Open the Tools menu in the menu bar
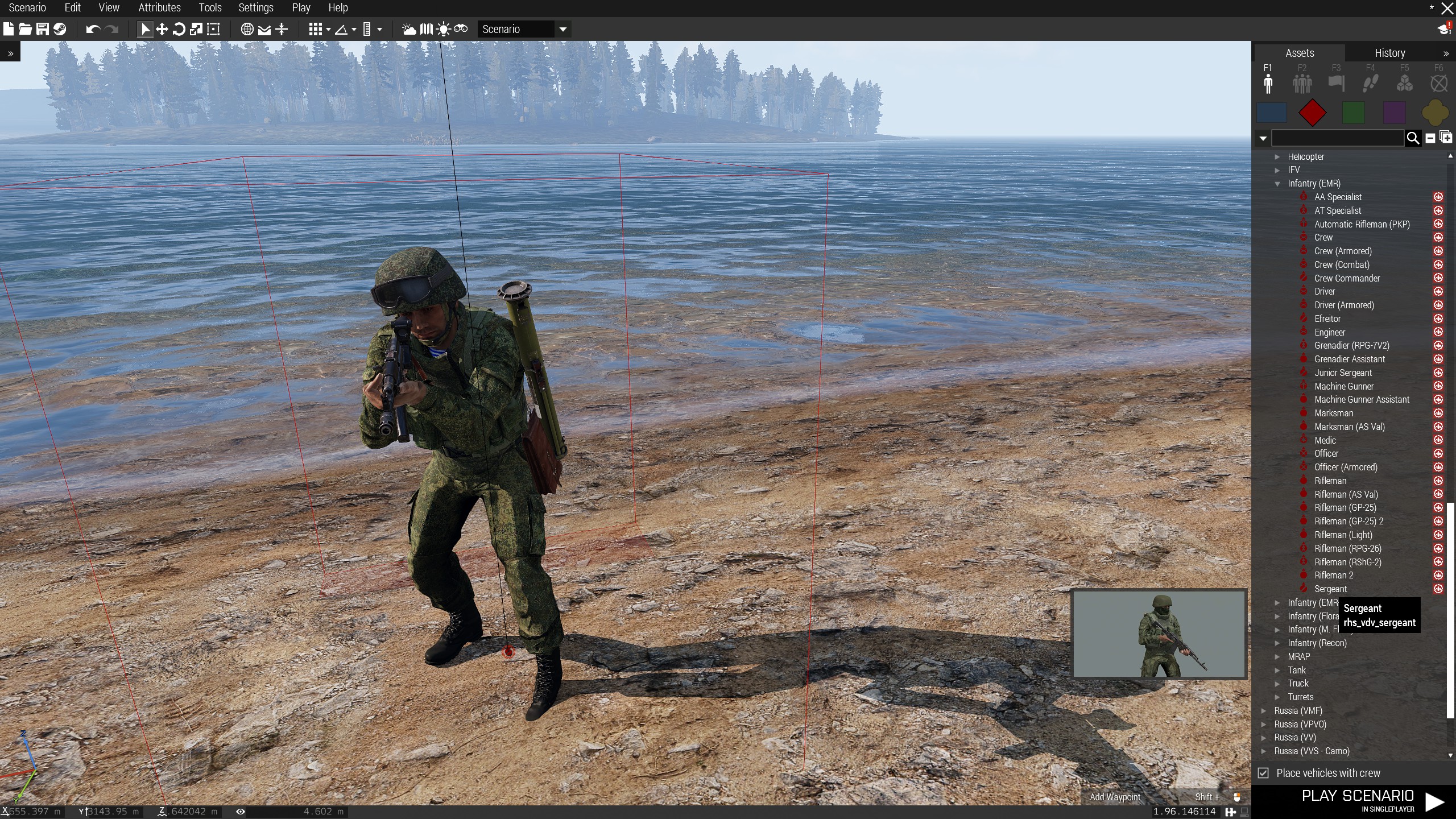 pos(210,8)
